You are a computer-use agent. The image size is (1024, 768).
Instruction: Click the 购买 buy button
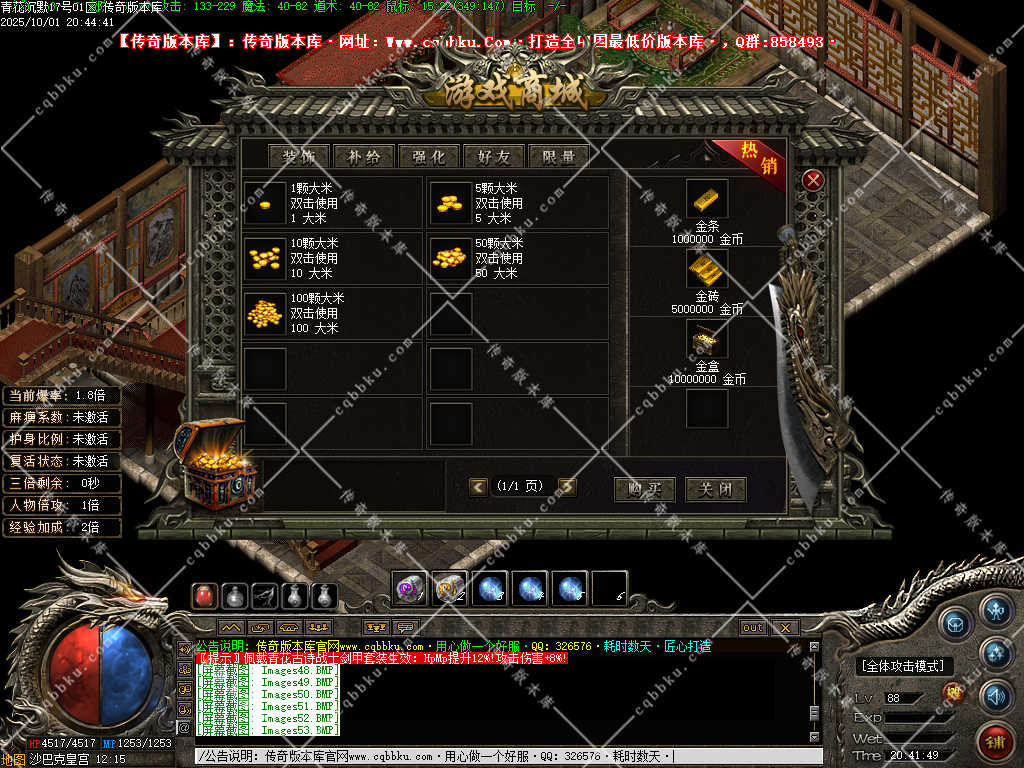pyautogui.click(x=644, y=489)
